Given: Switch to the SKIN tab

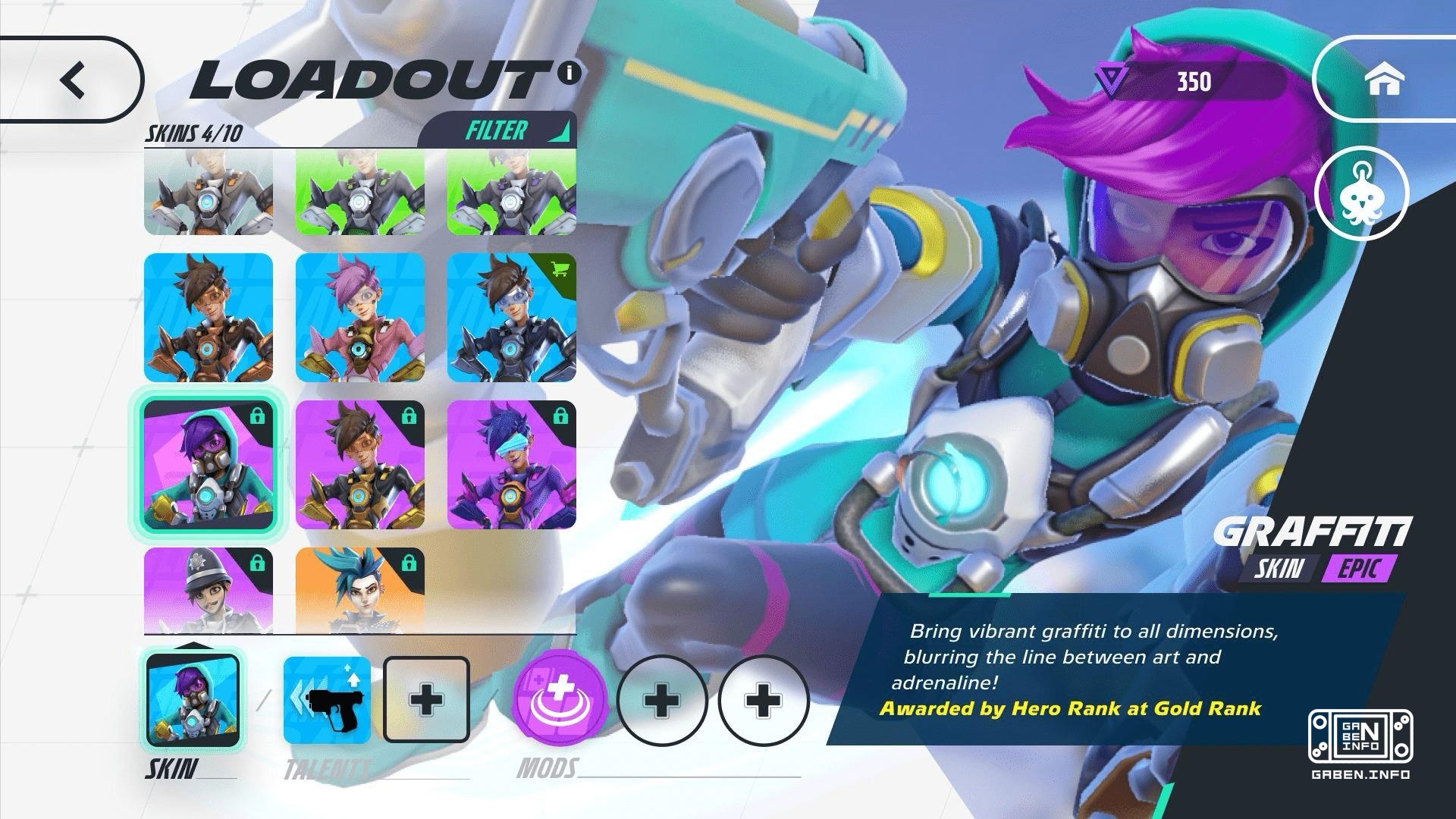Looking at the screenshot, I should (x=171, y=769).
